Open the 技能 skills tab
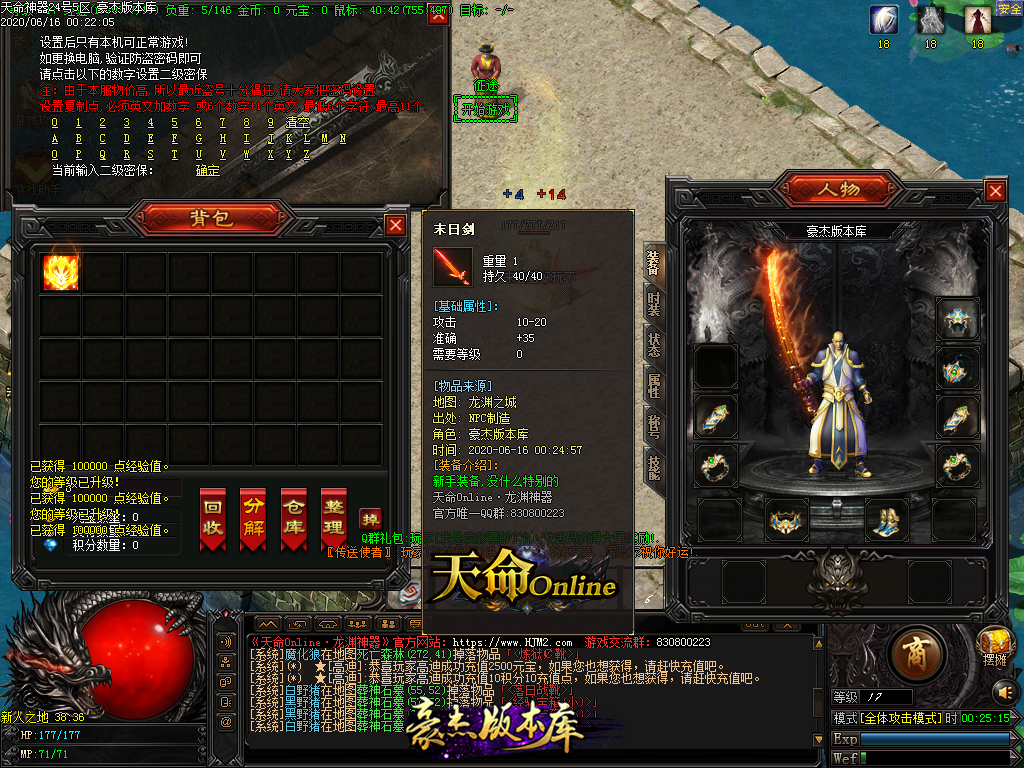 [x=653, y=467]
